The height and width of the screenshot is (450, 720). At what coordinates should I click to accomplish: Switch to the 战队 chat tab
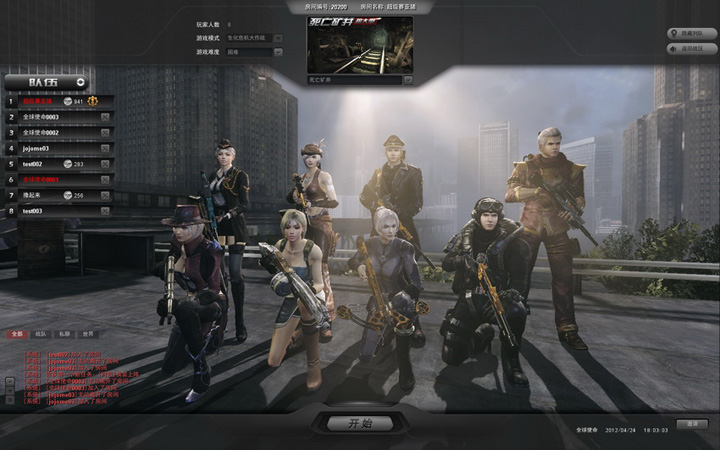coord(40,333)
